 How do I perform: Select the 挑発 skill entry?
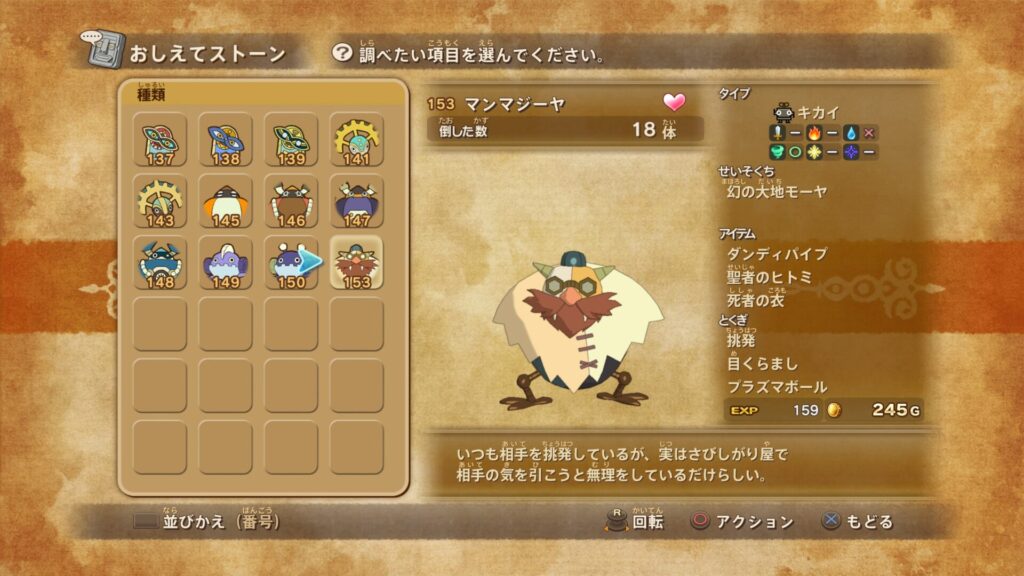[741, 342]
